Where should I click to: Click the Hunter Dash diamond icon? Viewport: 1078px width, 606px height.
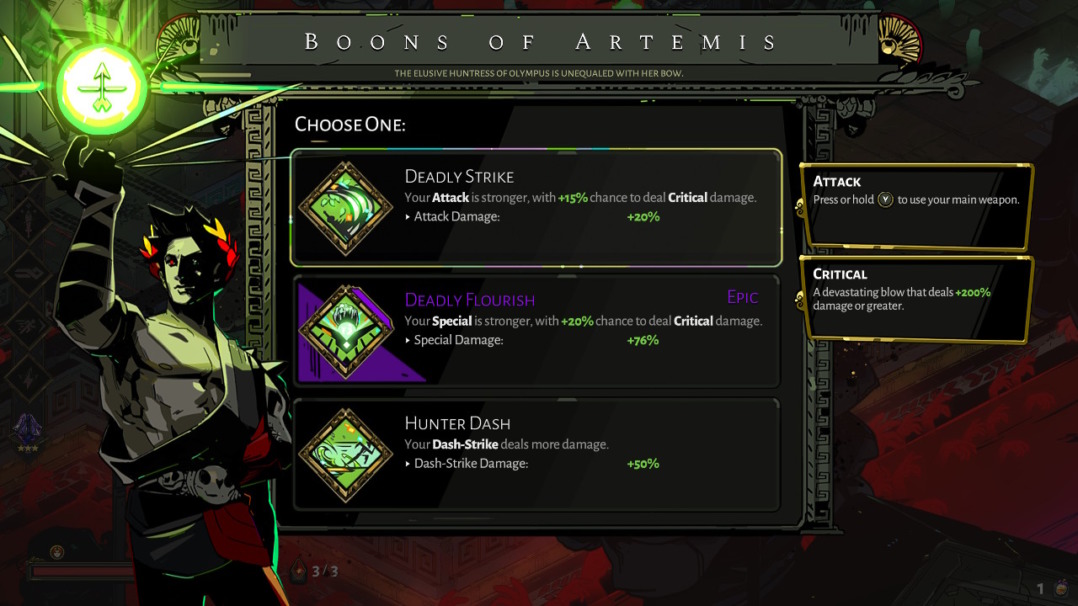pyautogui.click(x=347, y=455)
